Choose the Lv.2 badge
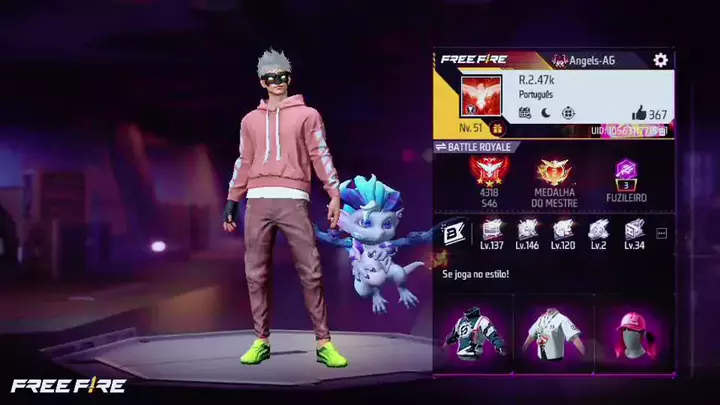The height and width of the screenshot is (405, 720). coord(598,232)
